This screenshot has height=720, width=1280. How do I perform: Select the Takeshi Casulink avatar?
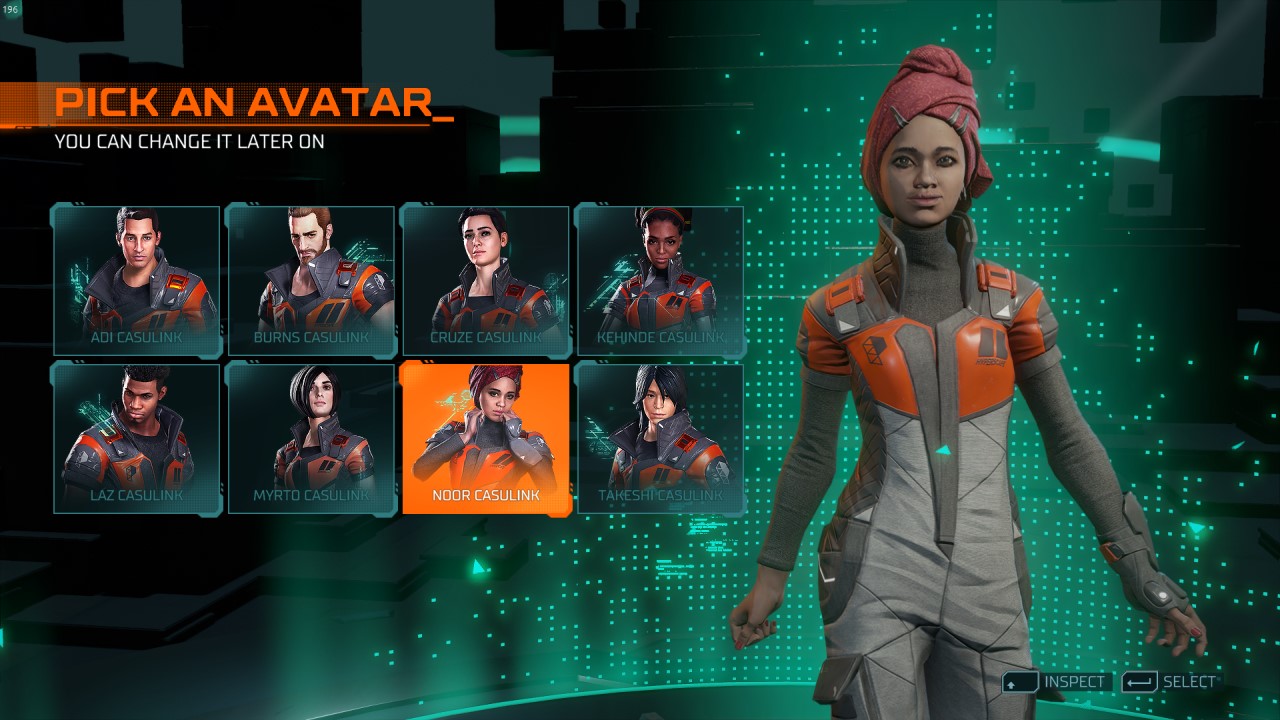[x=660, y=438]
